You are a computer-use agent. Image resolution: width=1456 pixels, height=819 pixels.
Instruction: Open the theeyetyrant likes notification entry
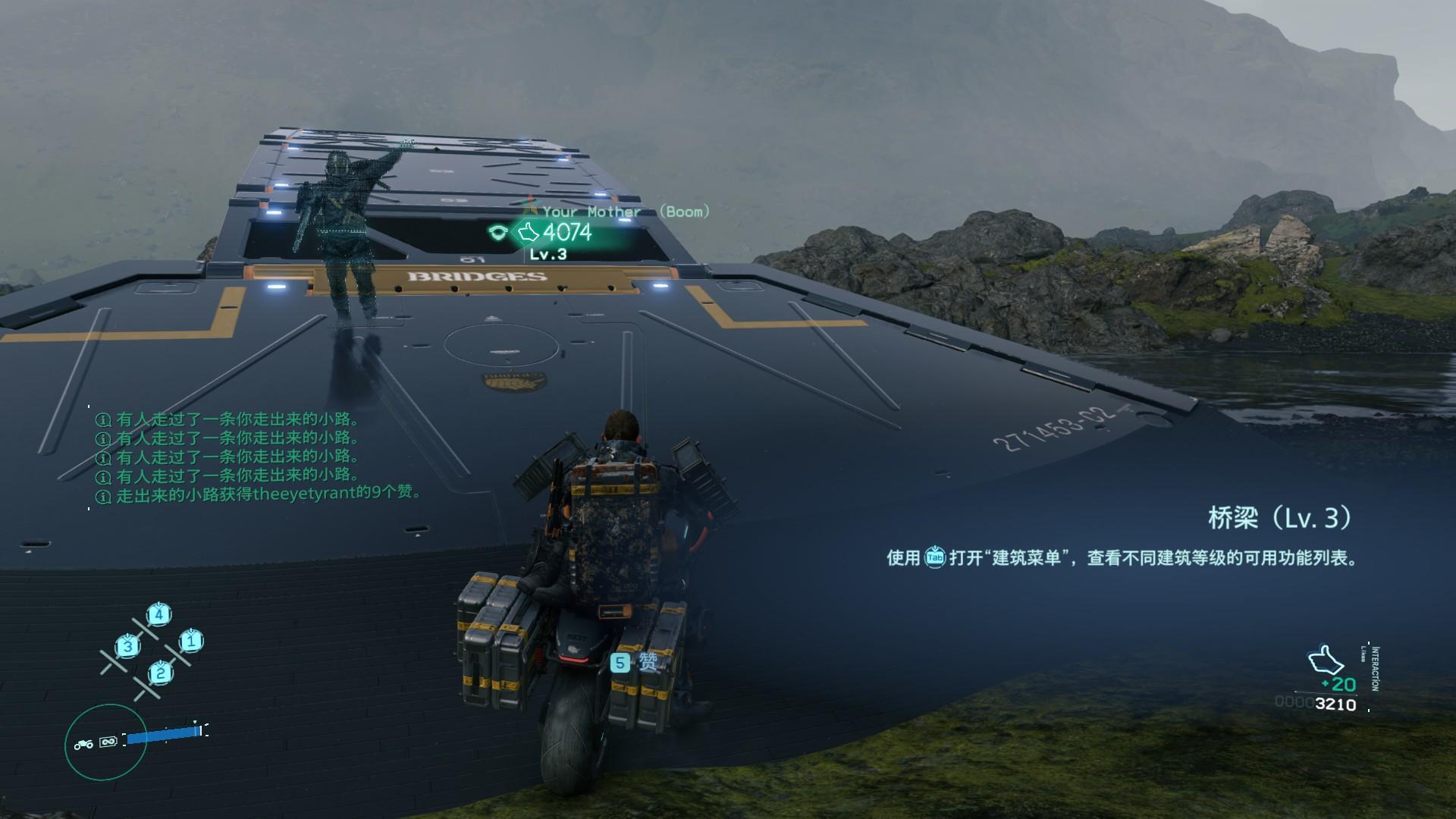pos(260,494)
